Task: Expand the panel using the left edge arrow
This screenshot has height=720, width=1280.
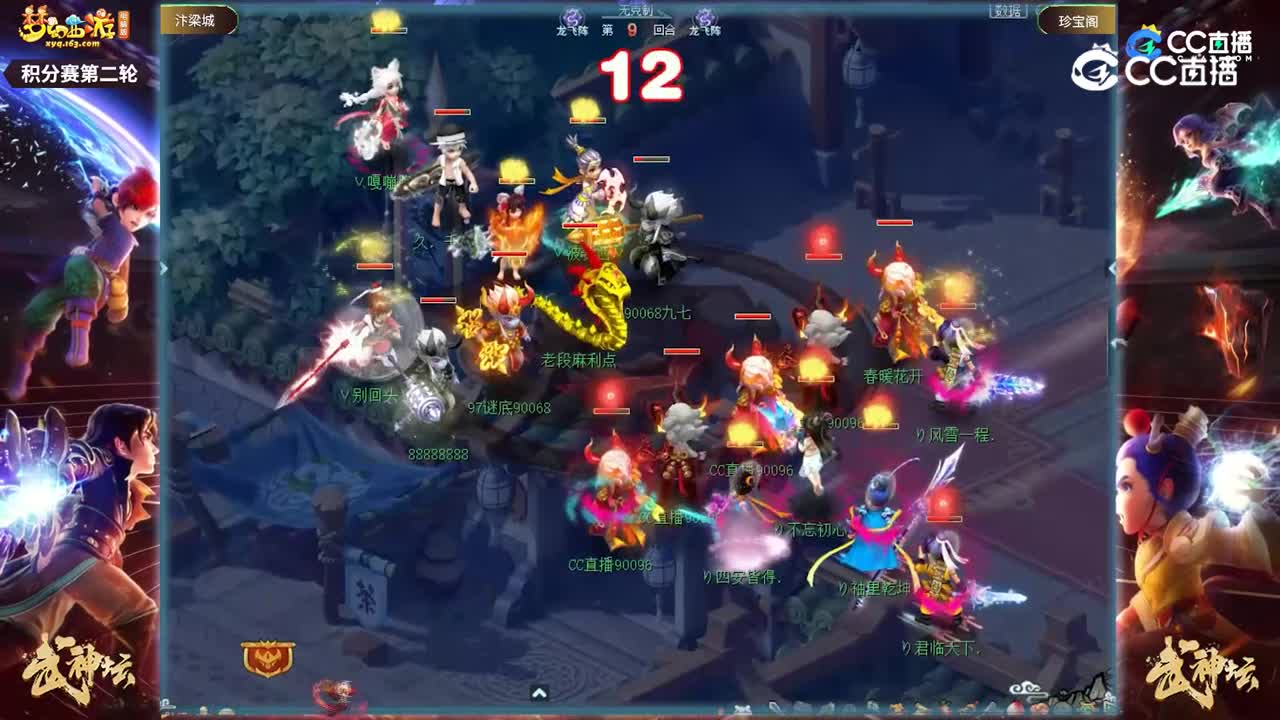Action: (x=161, y=268)
